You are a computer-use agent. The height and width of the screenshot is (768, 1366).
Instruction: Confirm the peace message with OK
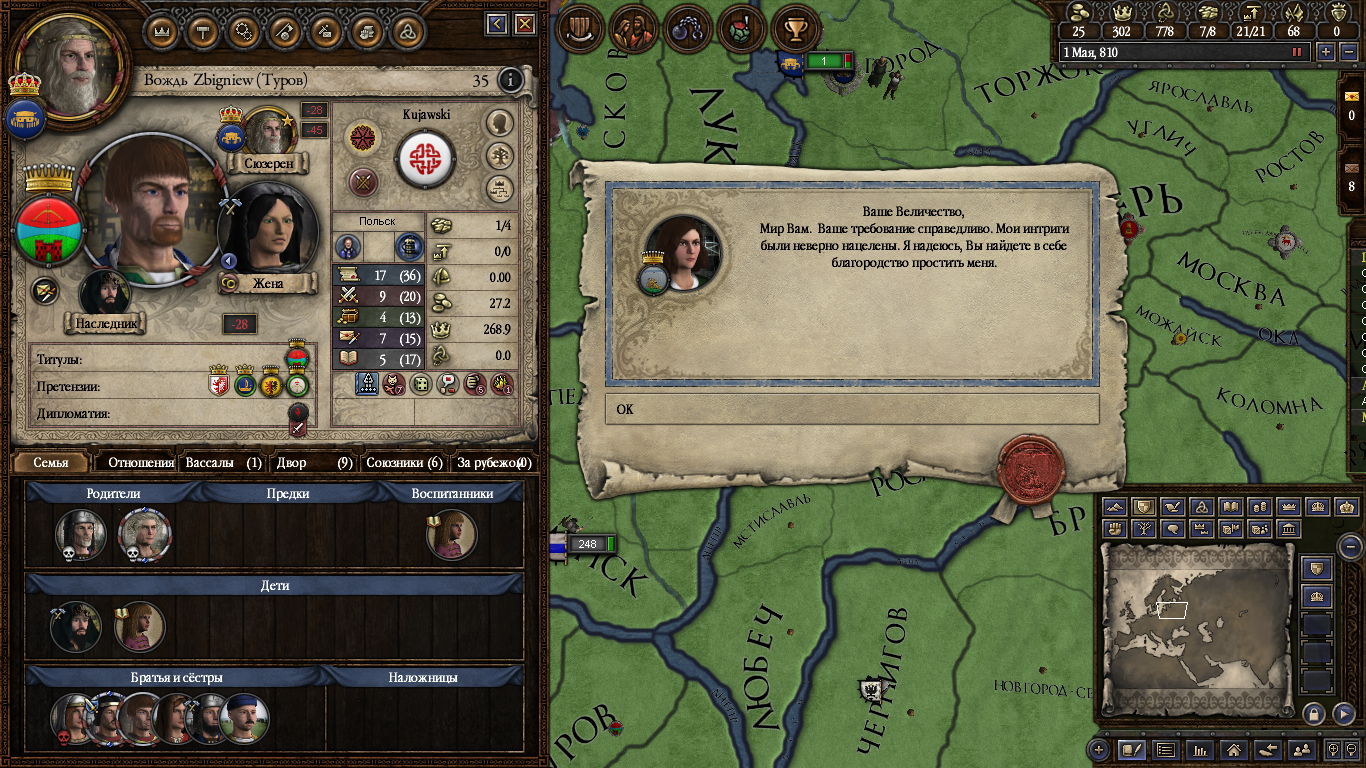[x=851, y=409]
